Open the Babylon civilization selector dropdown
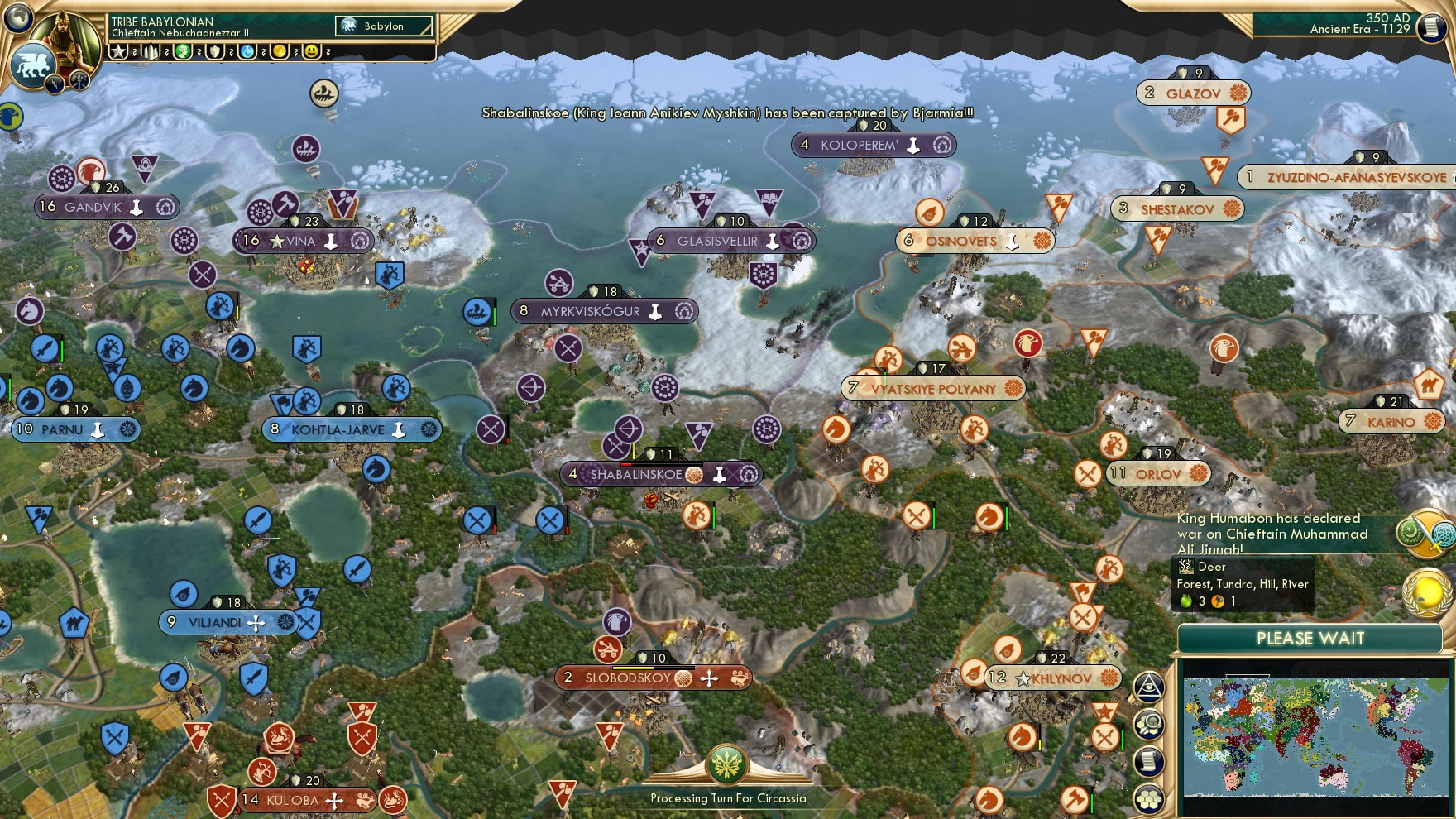This screenshot has width=1456, height=819. [382, 26]
